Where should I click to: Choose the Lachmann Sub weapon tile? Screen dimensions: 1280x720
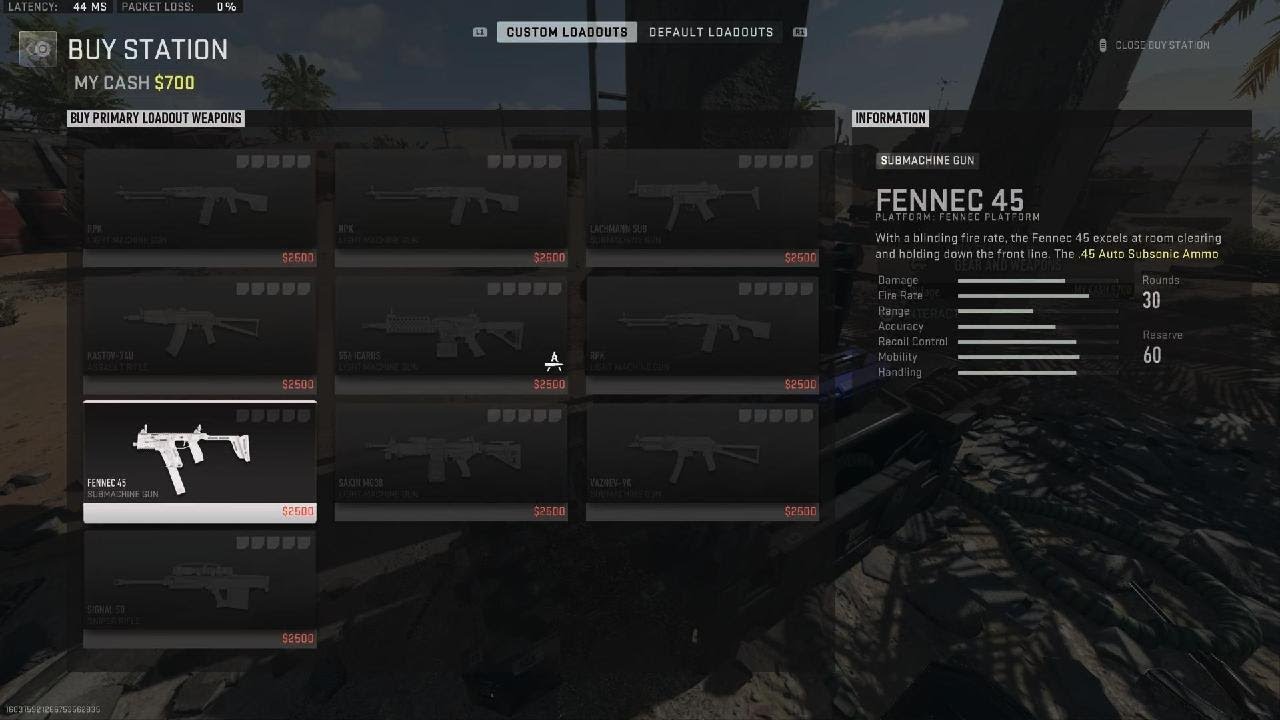pyautogui.click(x=702, y=207)
